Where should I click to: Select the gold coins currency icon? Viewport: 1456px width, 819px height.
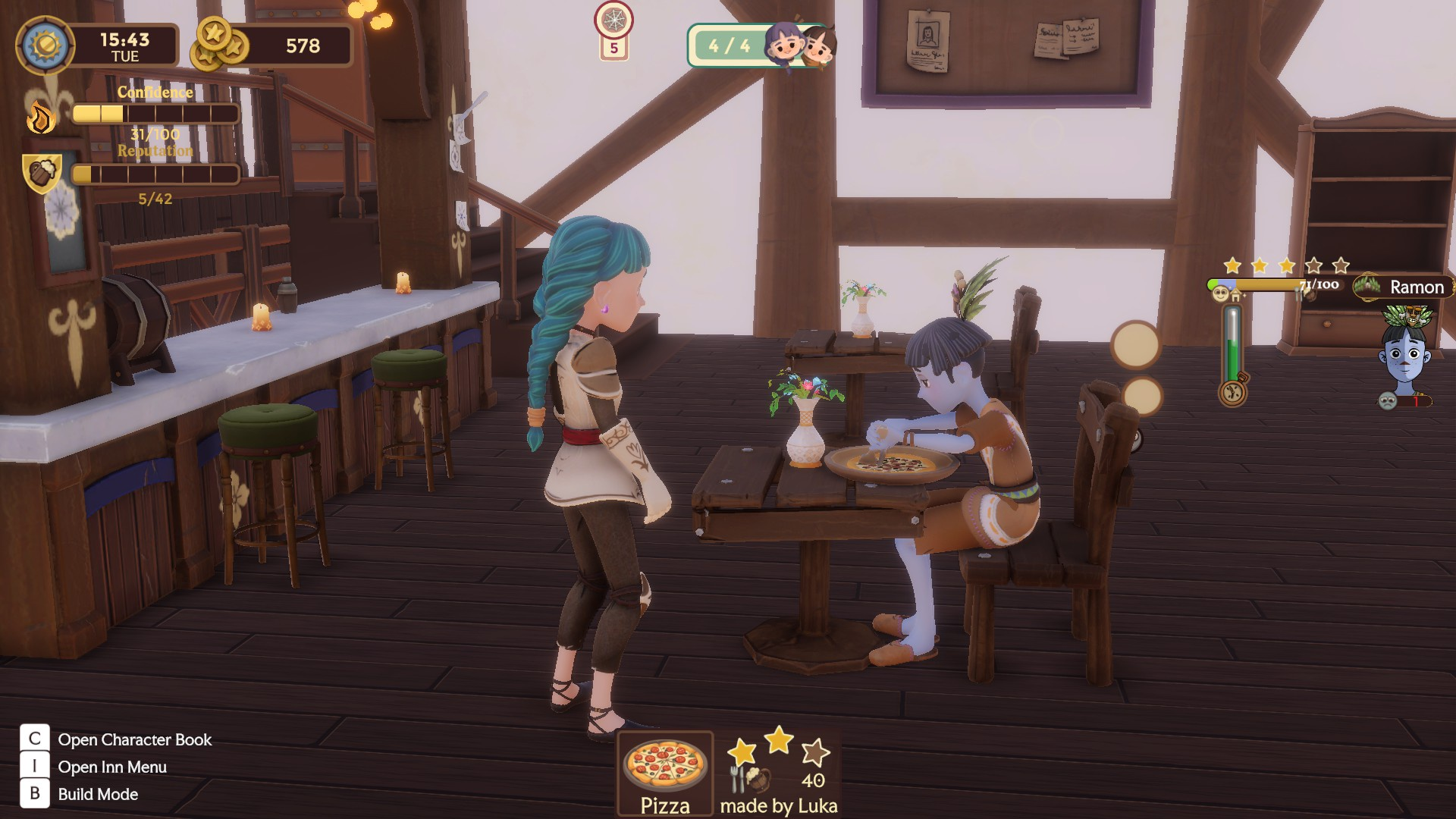click(218, 44)
